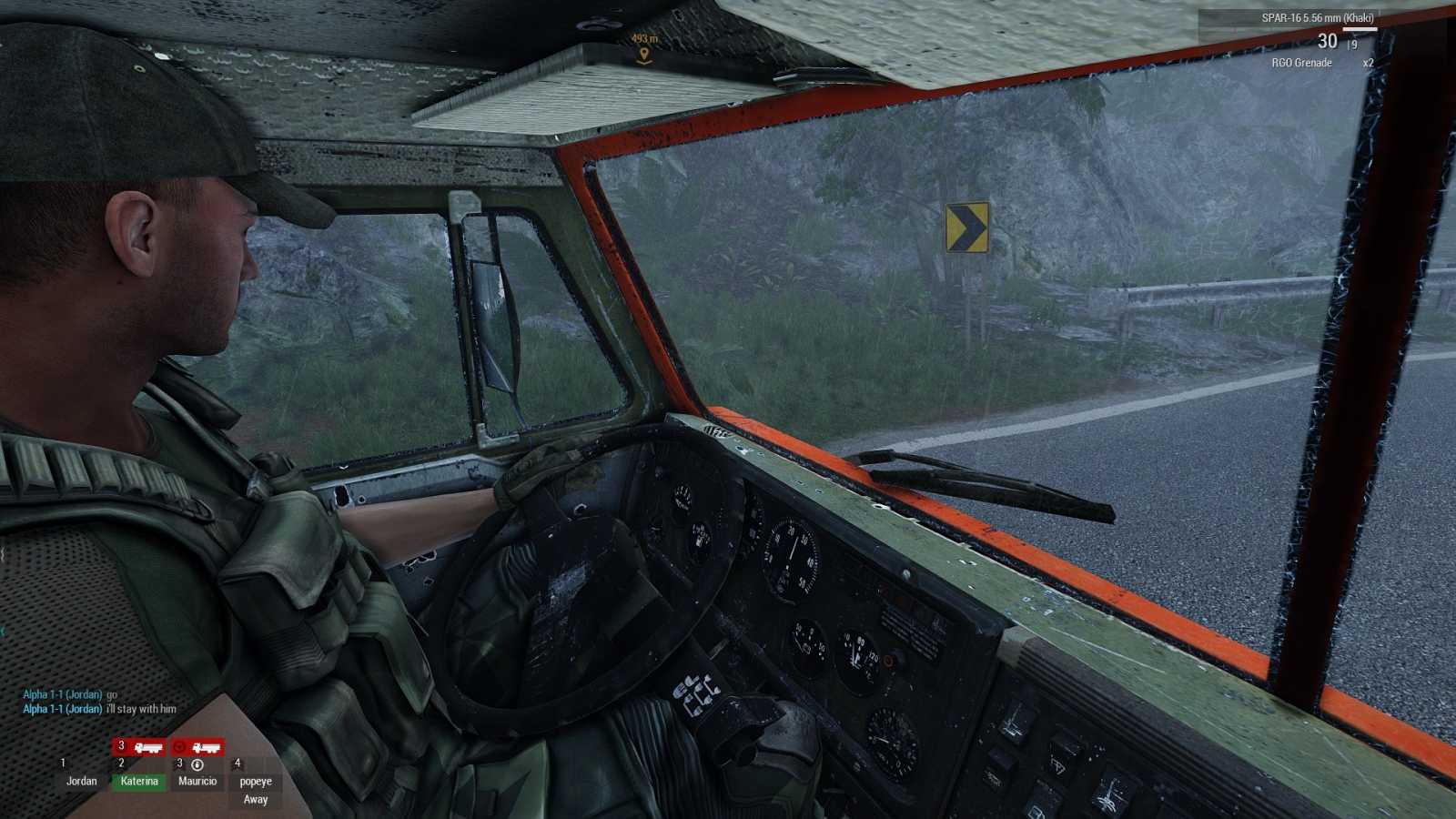Click the red 3 badge on the vehicle indicator
This screenshot has width=1456, height=819.
pos(120,743)
